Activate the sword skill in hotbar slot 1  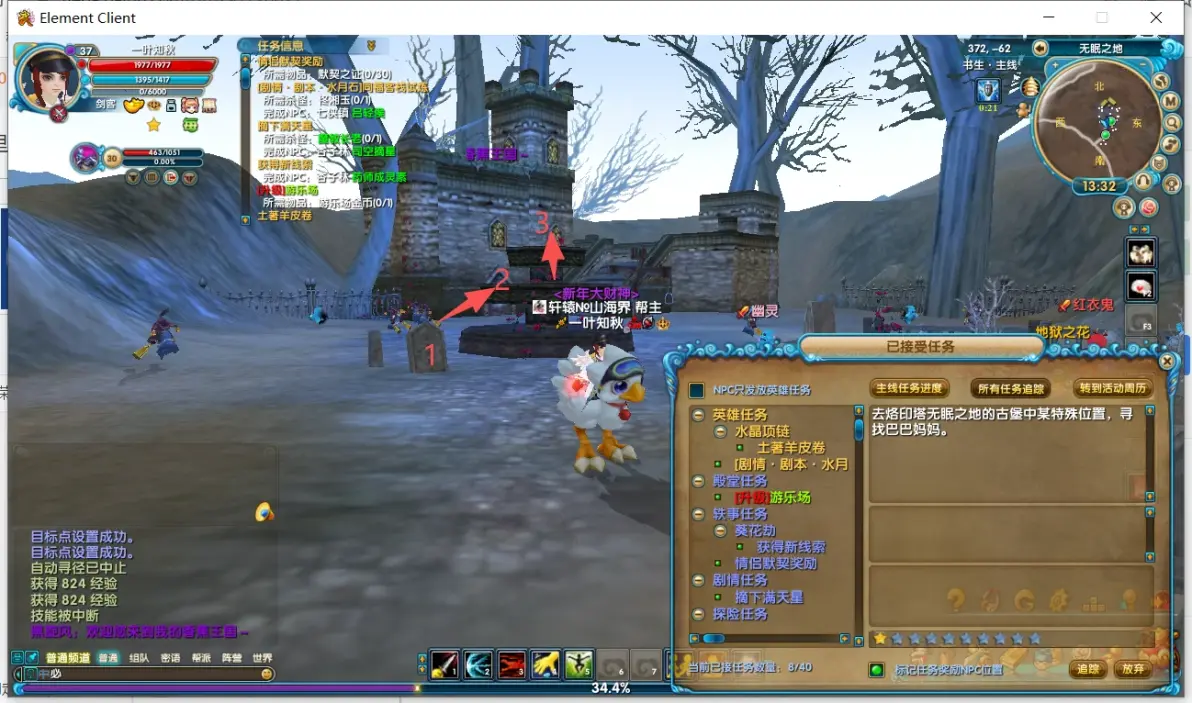pos(444,664)
